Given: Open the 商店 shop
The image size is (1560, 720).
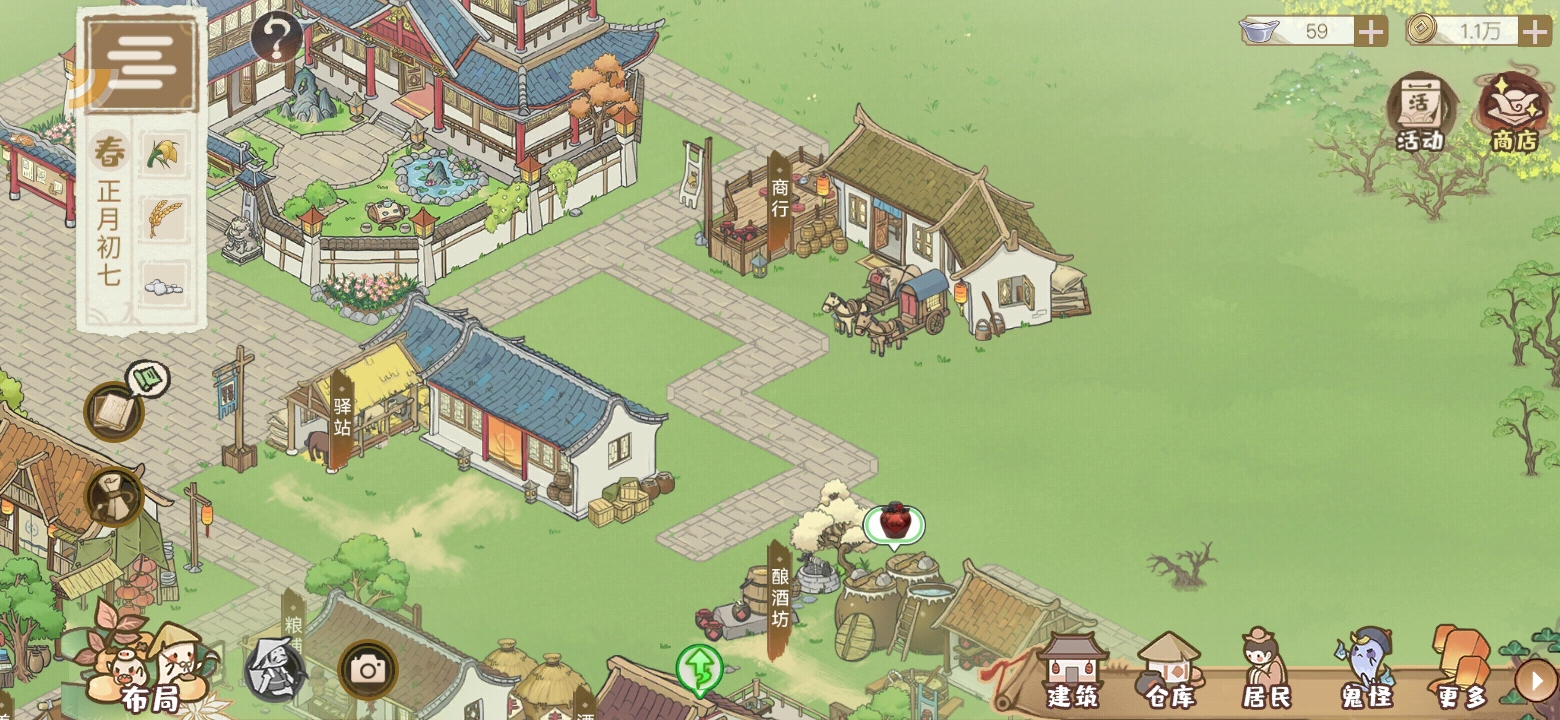Looking at the screenshot, I should [1514, 112].
